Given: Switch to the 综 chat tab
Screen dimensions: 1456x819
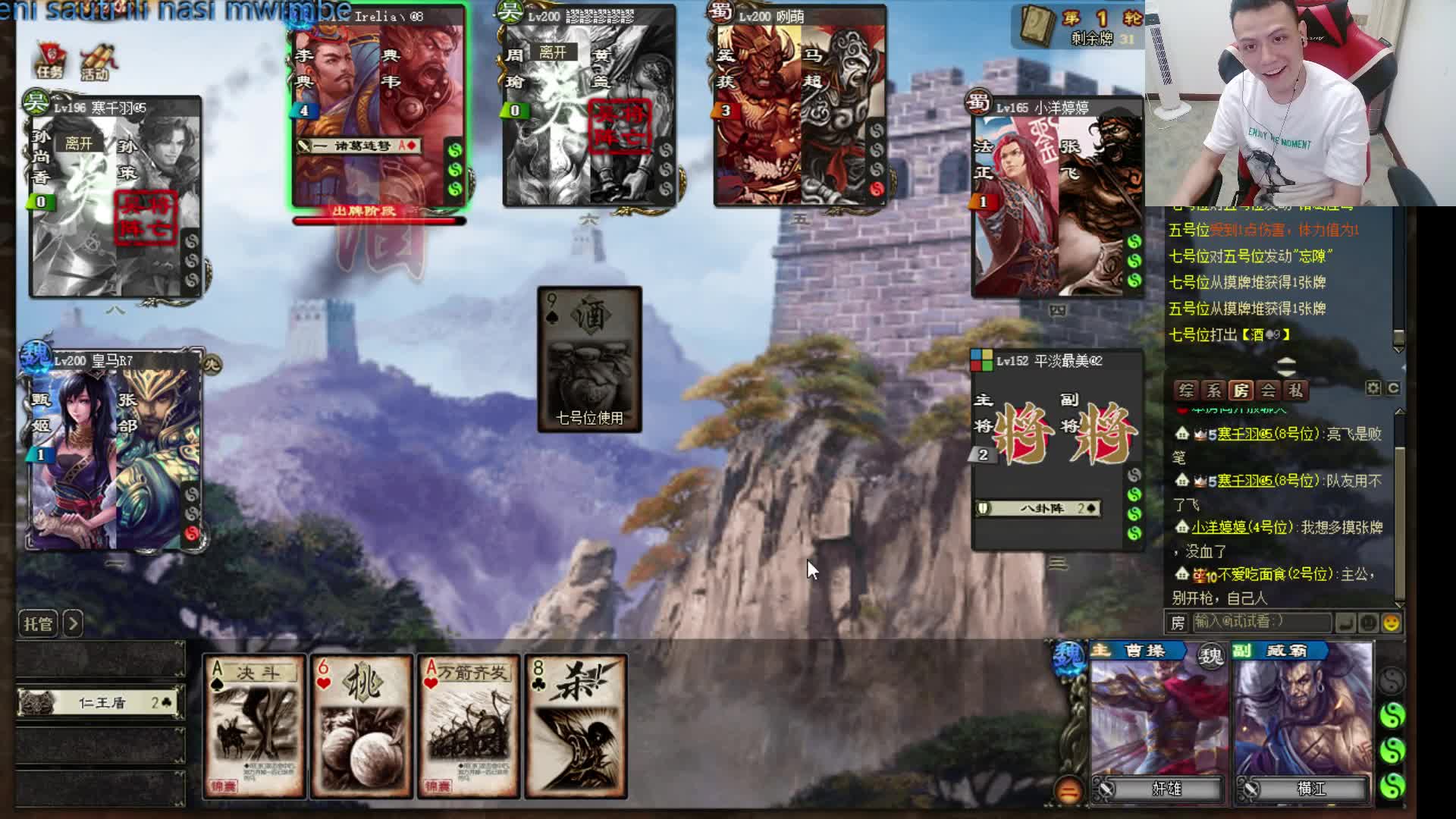Looking at the screenshot, I should coord(1187,391).
